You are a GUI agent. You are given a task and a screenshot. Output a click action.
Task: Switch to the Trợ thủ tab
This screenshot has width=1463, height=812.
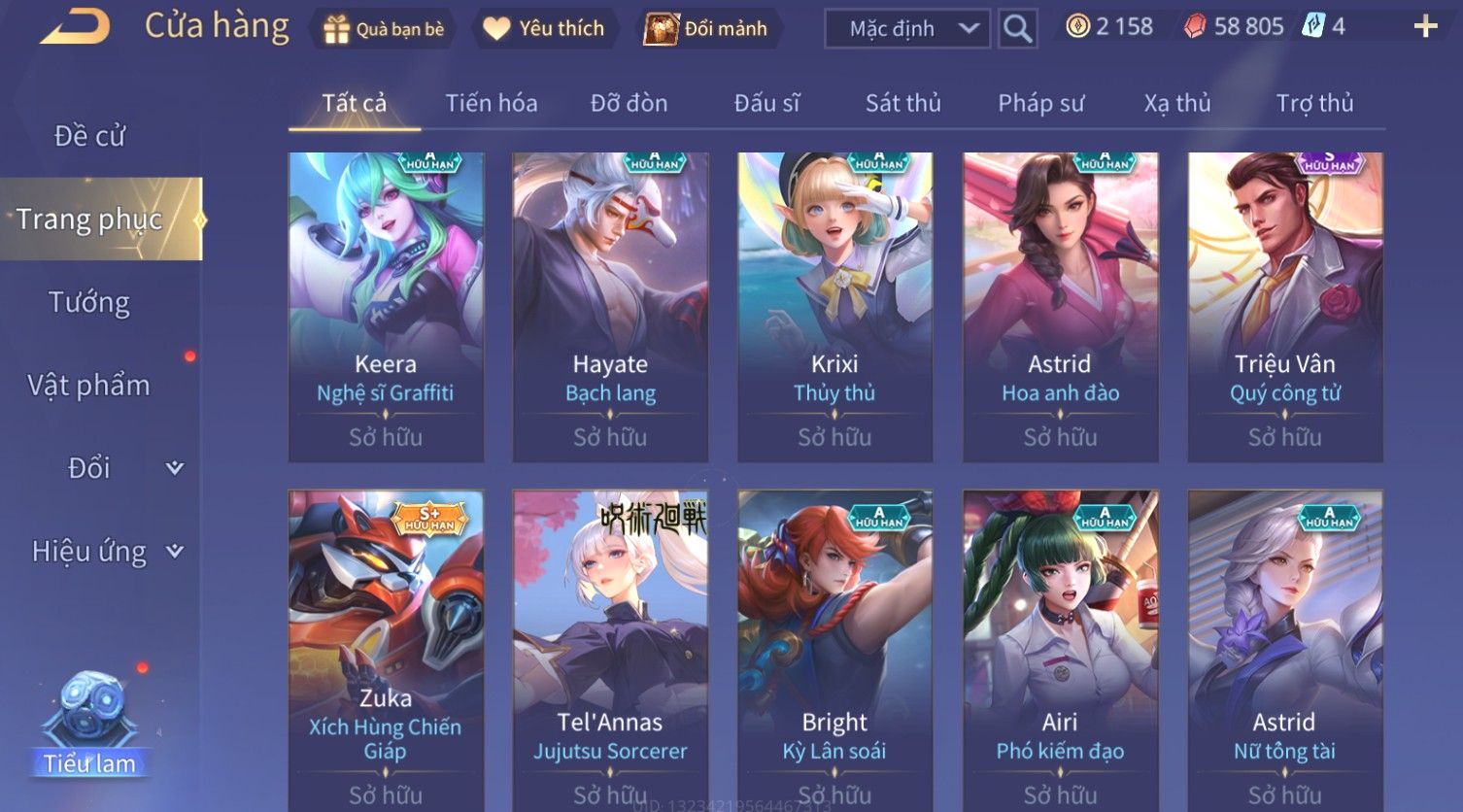coord(1314,103)
